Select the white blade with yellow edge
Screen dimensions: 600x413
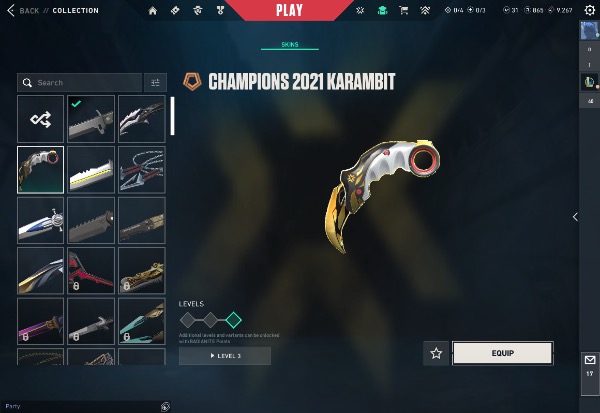point(90,169)
